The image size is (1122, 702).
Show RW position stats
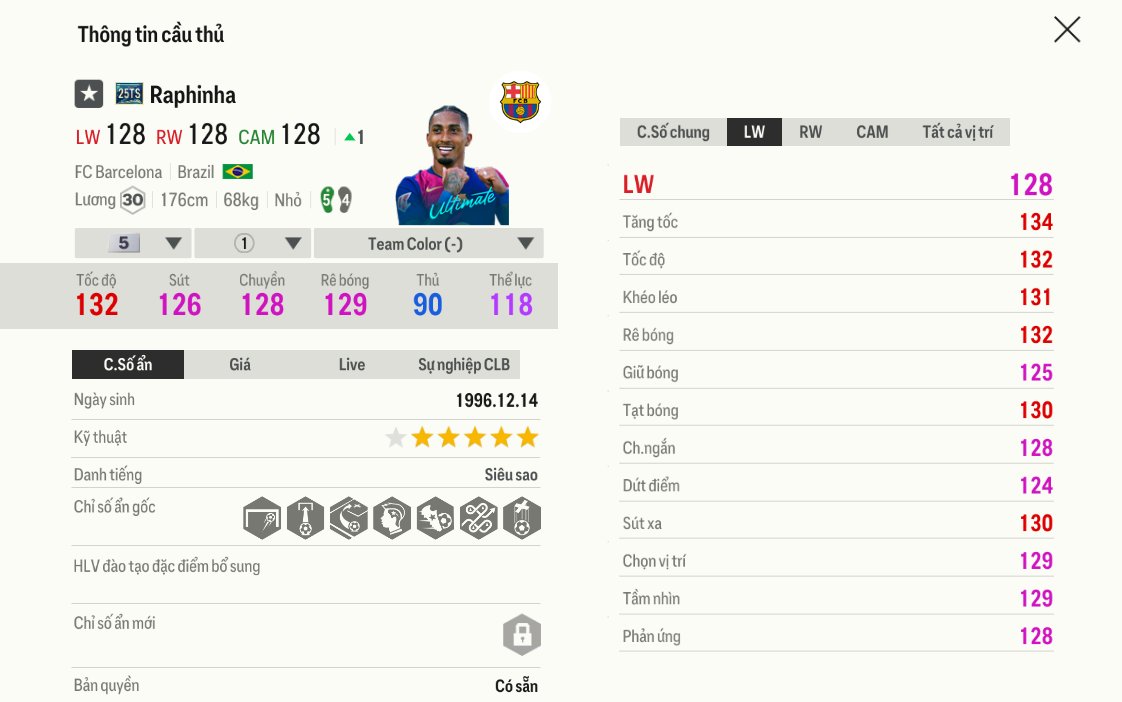click(810, 132)
